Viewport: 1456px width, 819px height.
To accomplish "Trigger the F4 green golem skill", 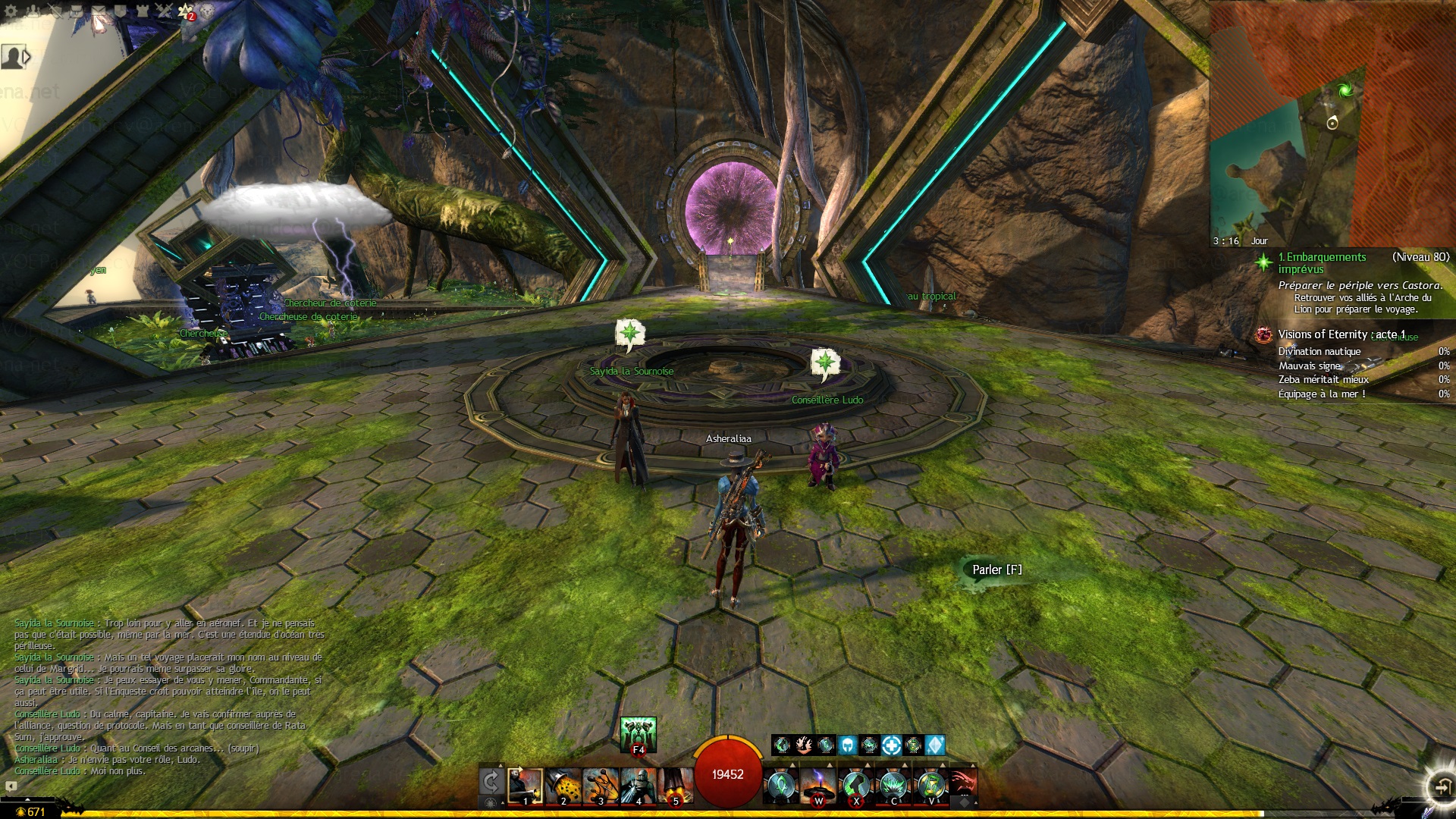I will [x=638, y=734].
